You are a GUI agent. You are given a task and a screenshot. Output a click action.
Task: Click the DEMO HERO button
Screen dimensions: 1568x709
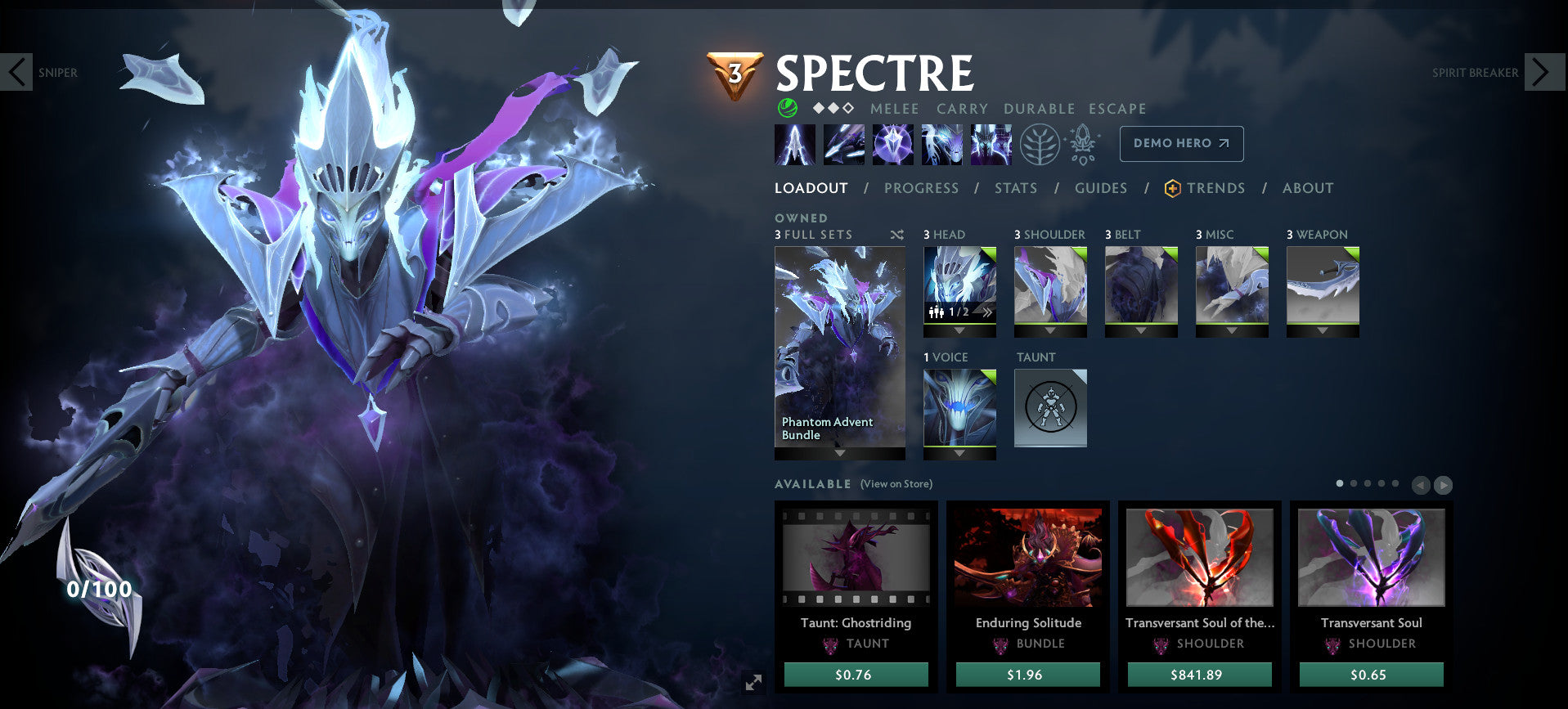1180,143
